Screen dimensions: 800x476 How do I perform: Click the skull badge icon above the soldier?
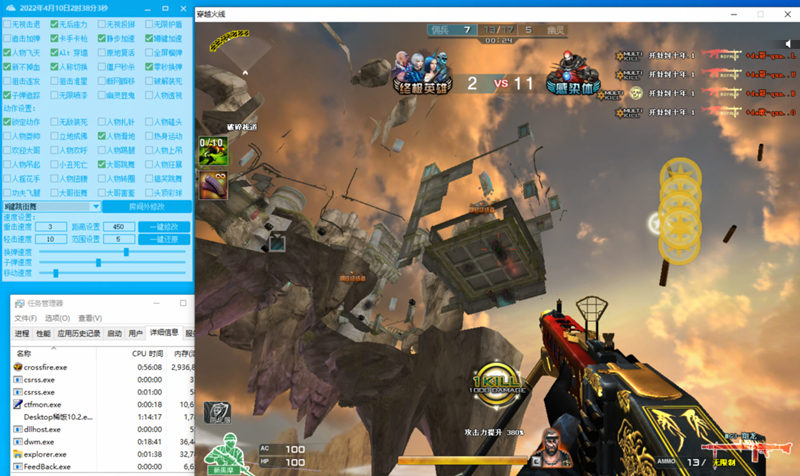pyautogui.click(x=217, y=413)
